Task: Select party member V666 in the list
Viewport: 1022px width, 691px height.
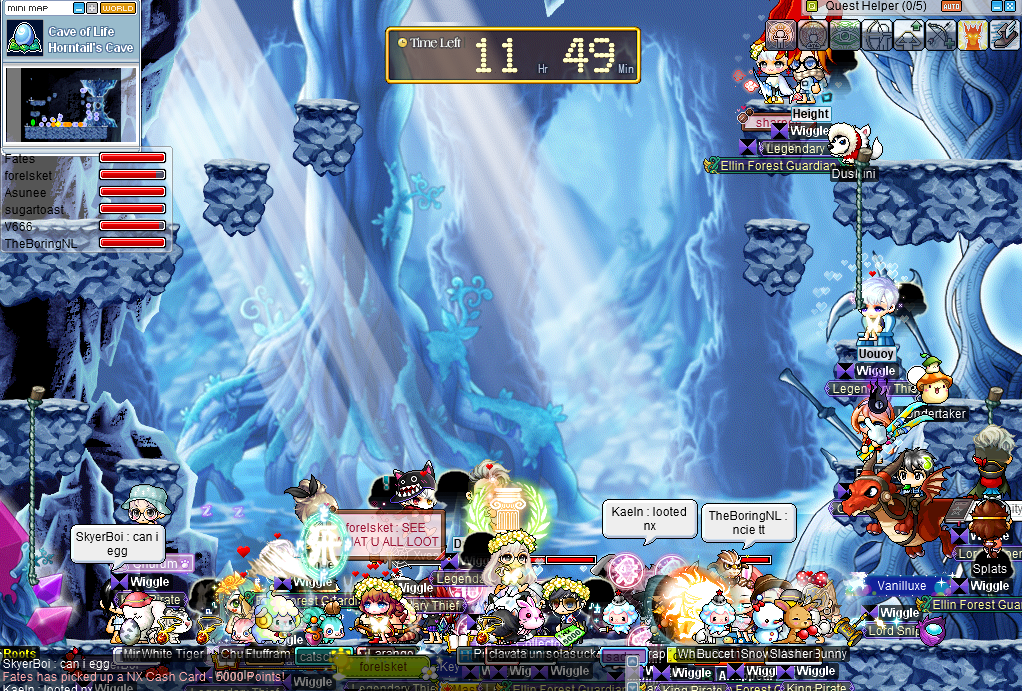Action: point(18,226)
